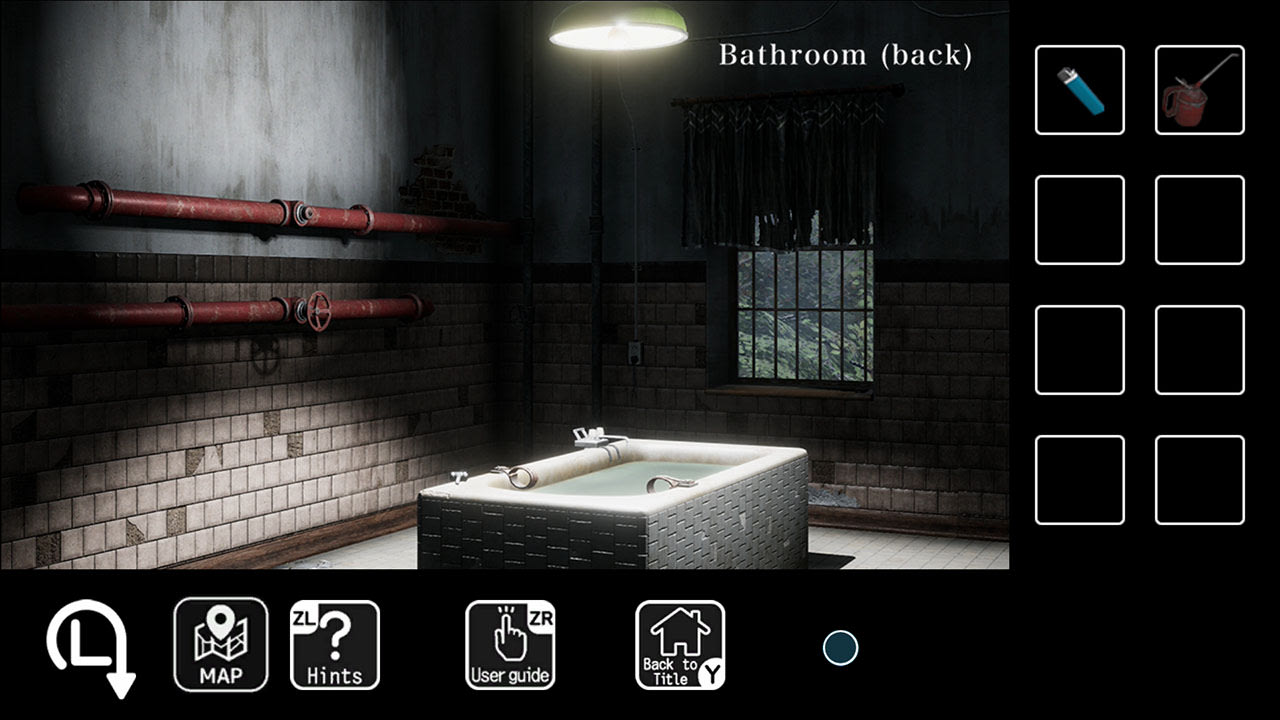The image size is (1280, 720).
Task: Open the User guide
Action: [x=510, y=645]
